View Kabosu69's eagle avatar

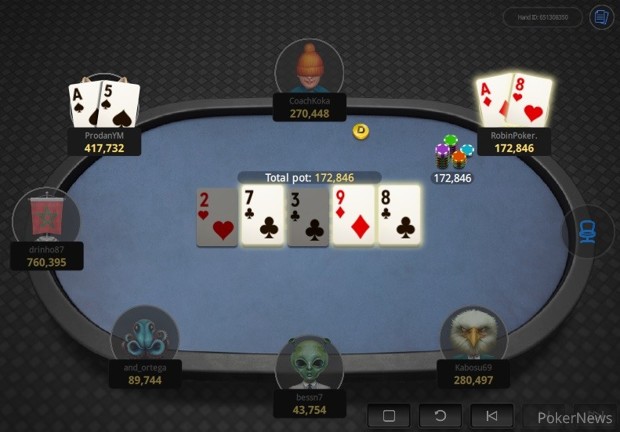pyautogui.click(x=473, y=335)
